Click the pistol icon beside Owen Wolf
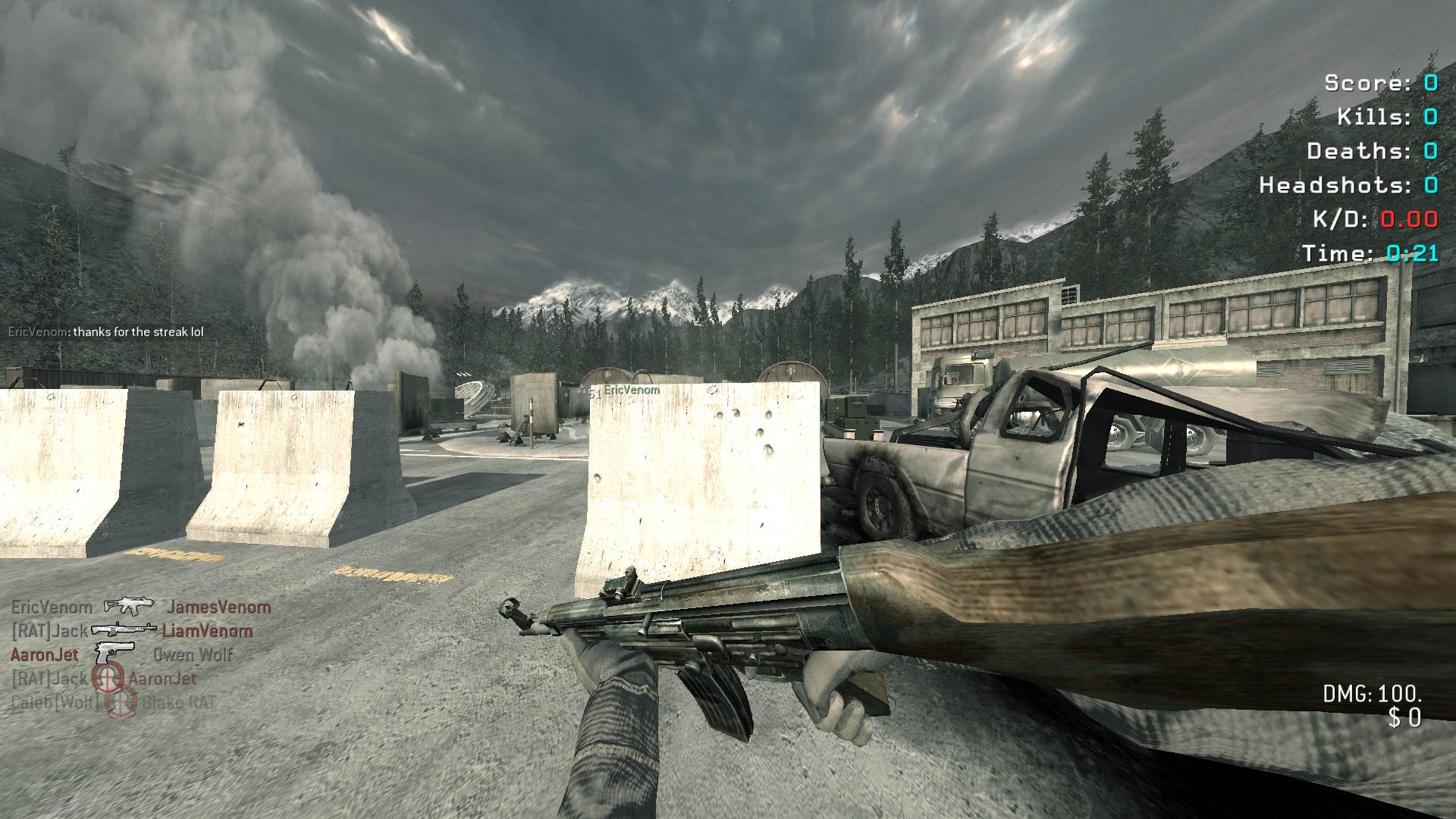 (115, 653)
